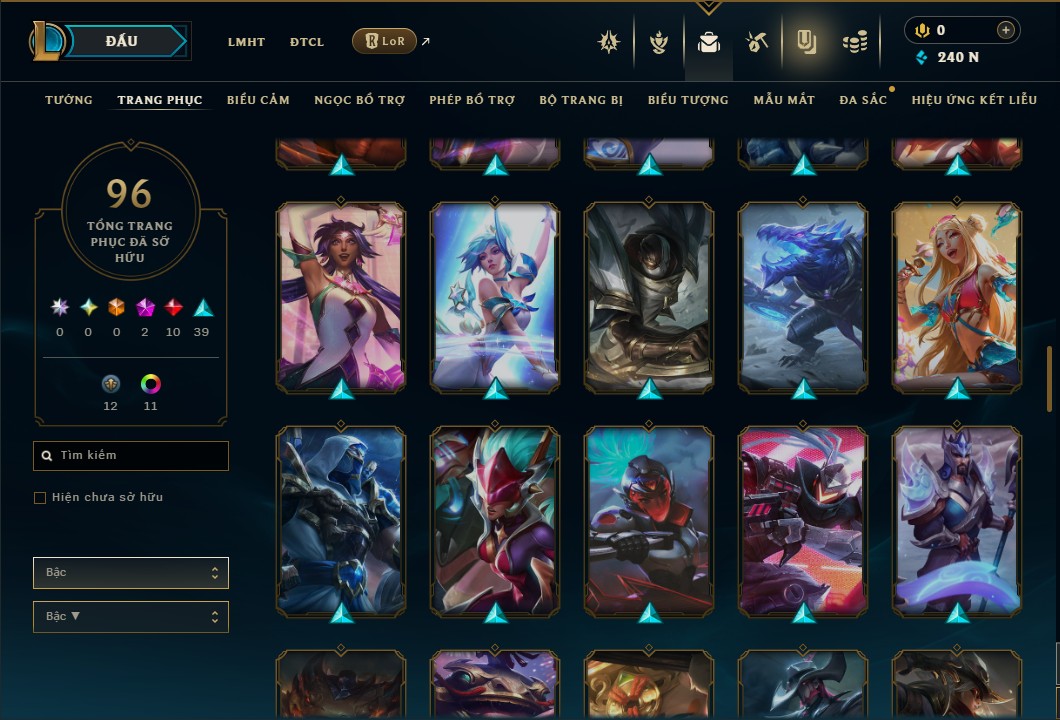Go to the BỘ TRANG BỊ tab
Screen dimensions: 1060x720
pyautogui.click(x=581, y=100)
